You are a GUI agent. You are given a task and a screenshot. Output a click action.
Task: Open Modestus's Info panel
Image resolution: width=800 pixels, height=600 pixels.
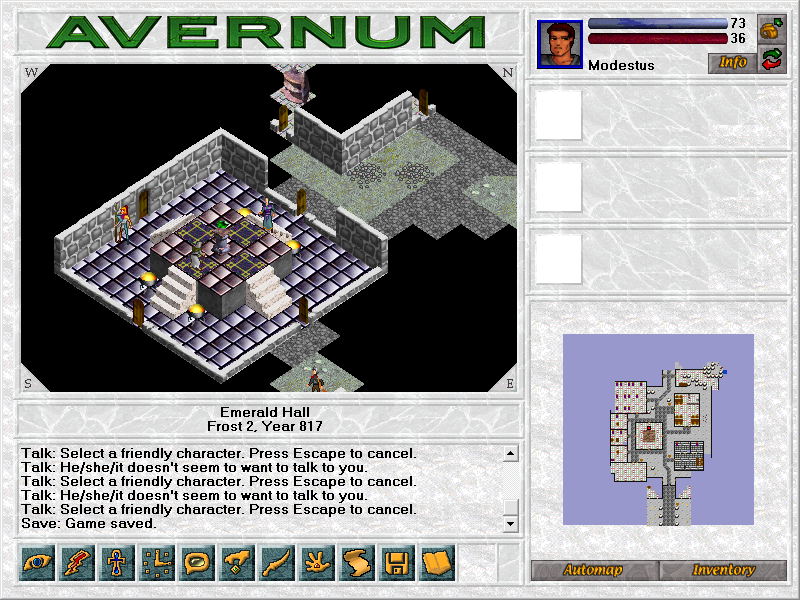click(x=732, y=62)
